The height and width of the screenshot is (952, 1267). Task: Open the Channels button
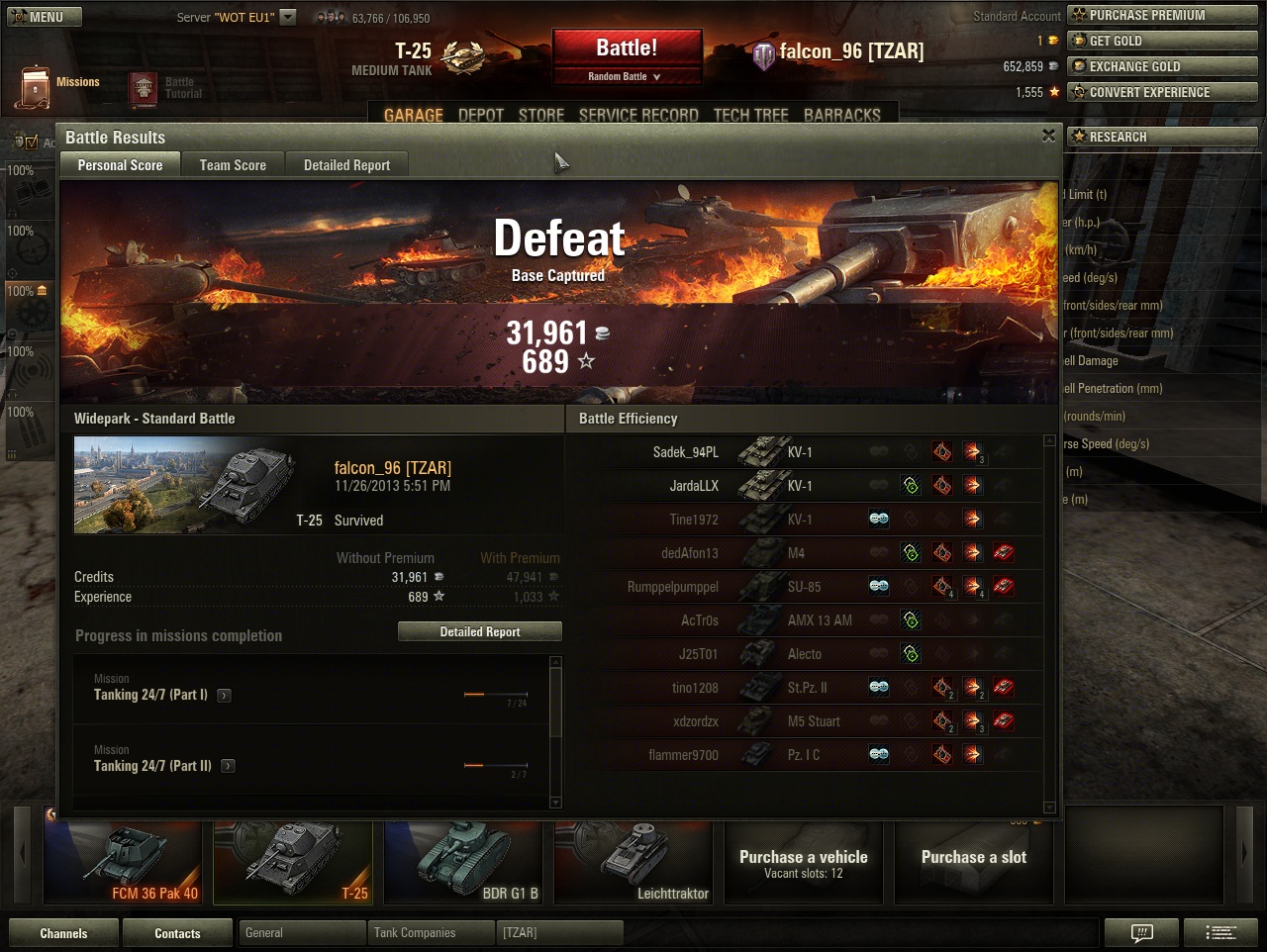[x=63, y=933]
